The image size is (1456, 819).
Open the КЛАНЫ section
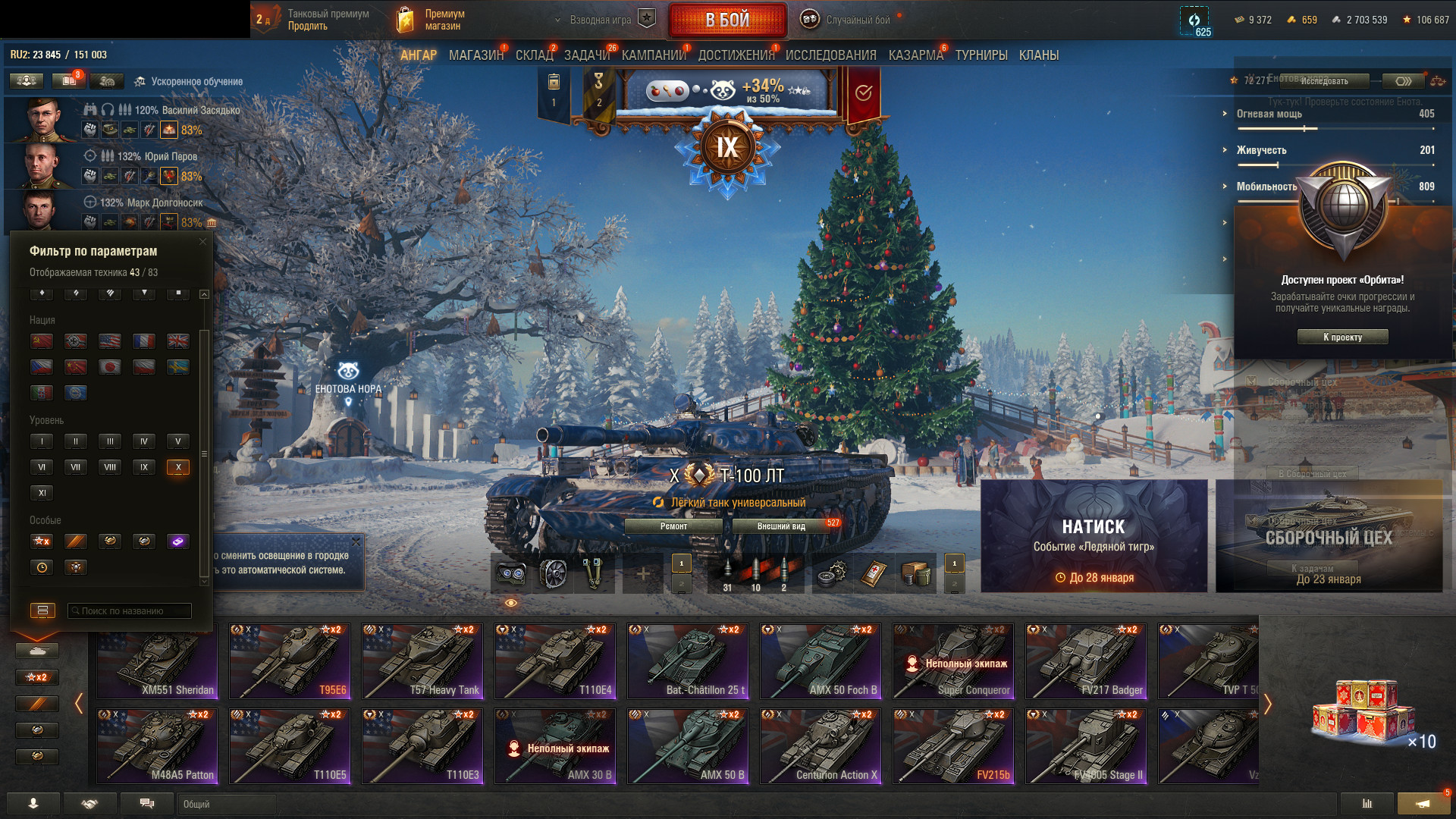pos(1038,55)
